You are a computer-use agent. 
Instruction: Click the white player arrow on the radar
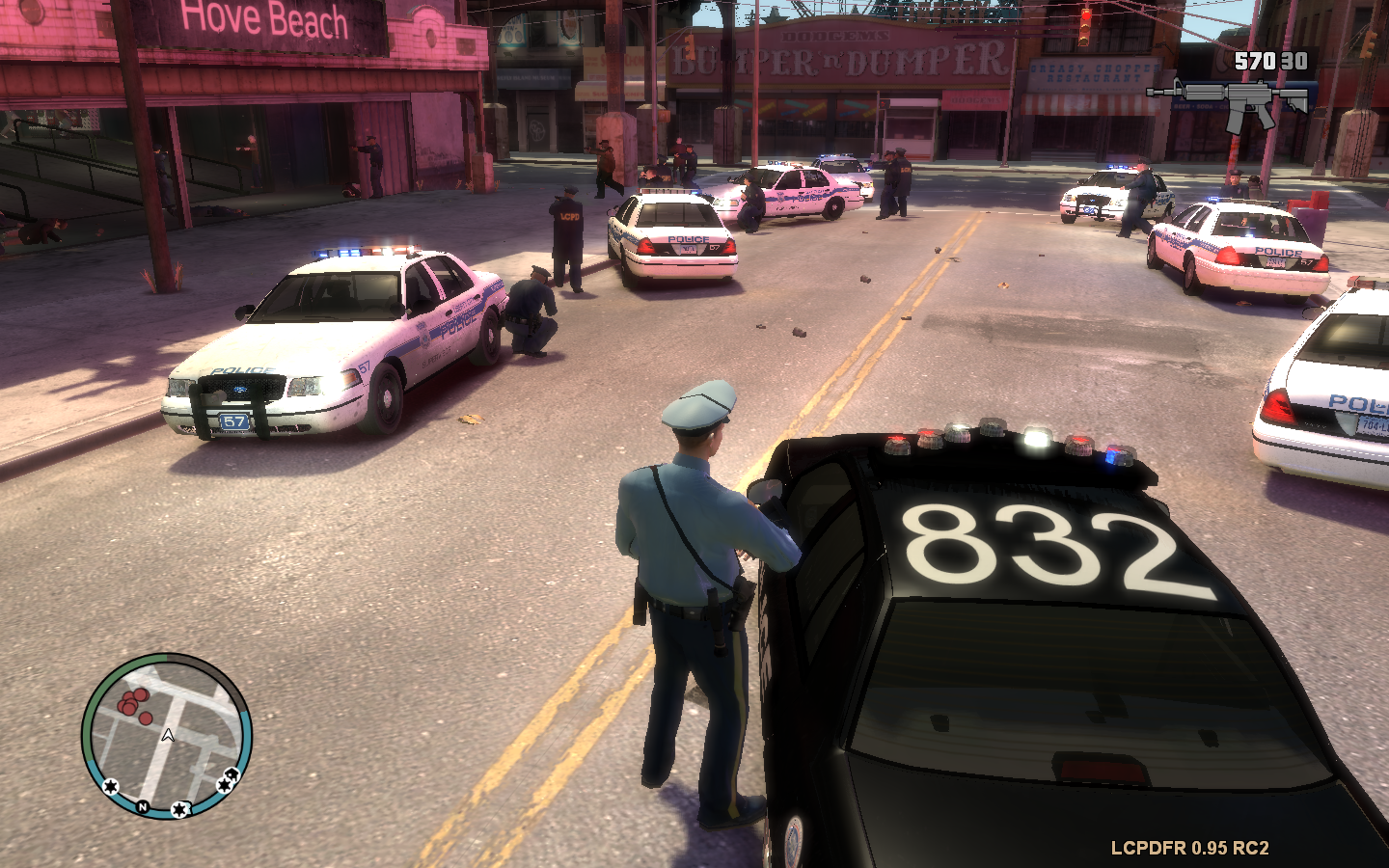pos(168,736)
